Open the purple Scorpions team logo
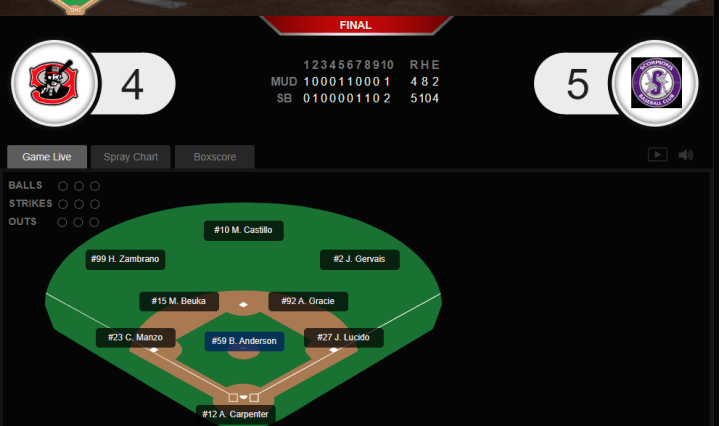Screen dimensions: 719x426 (x=656, y=84)
